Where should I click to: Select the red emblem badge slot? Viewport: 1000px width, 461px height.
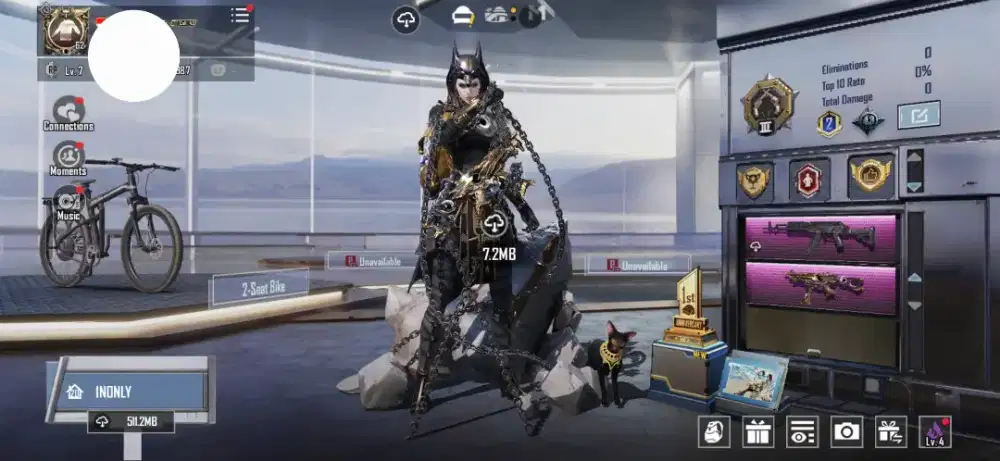pyautogui.click(x=808, y=180)
